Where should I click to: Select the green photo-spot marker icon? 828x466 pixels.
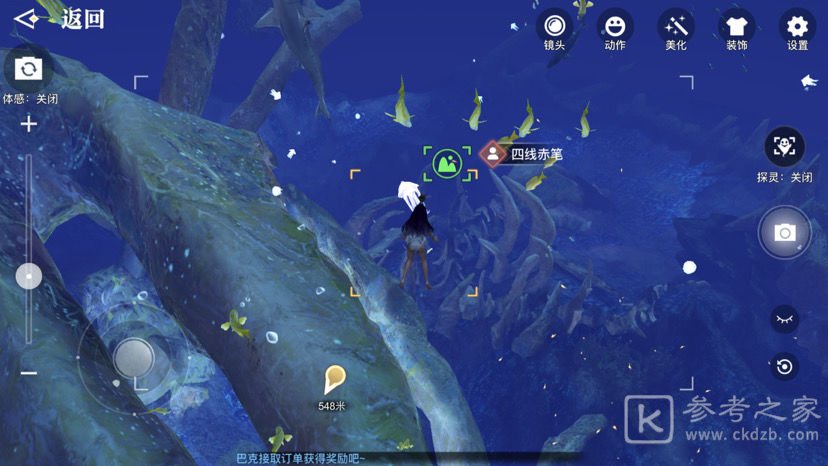click(447, 162)
